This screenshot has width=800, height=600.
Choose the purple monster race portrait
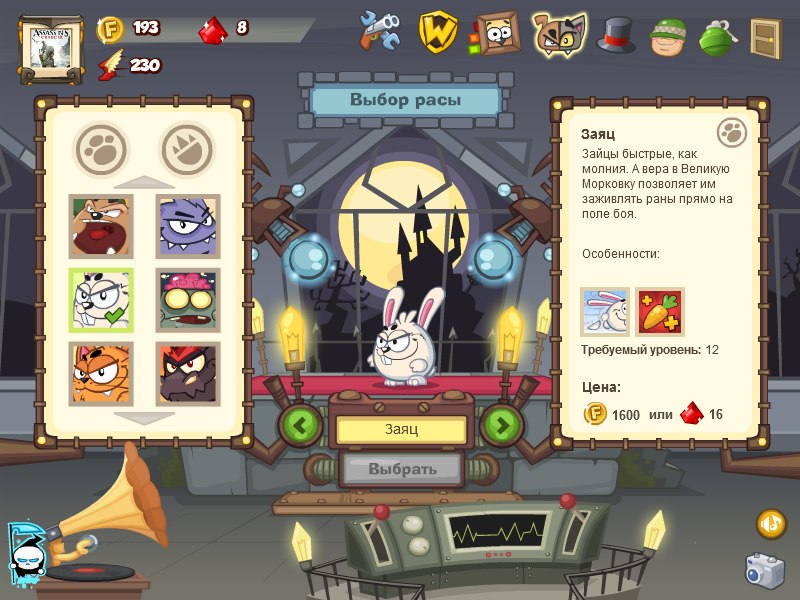(x=188, y=227)
